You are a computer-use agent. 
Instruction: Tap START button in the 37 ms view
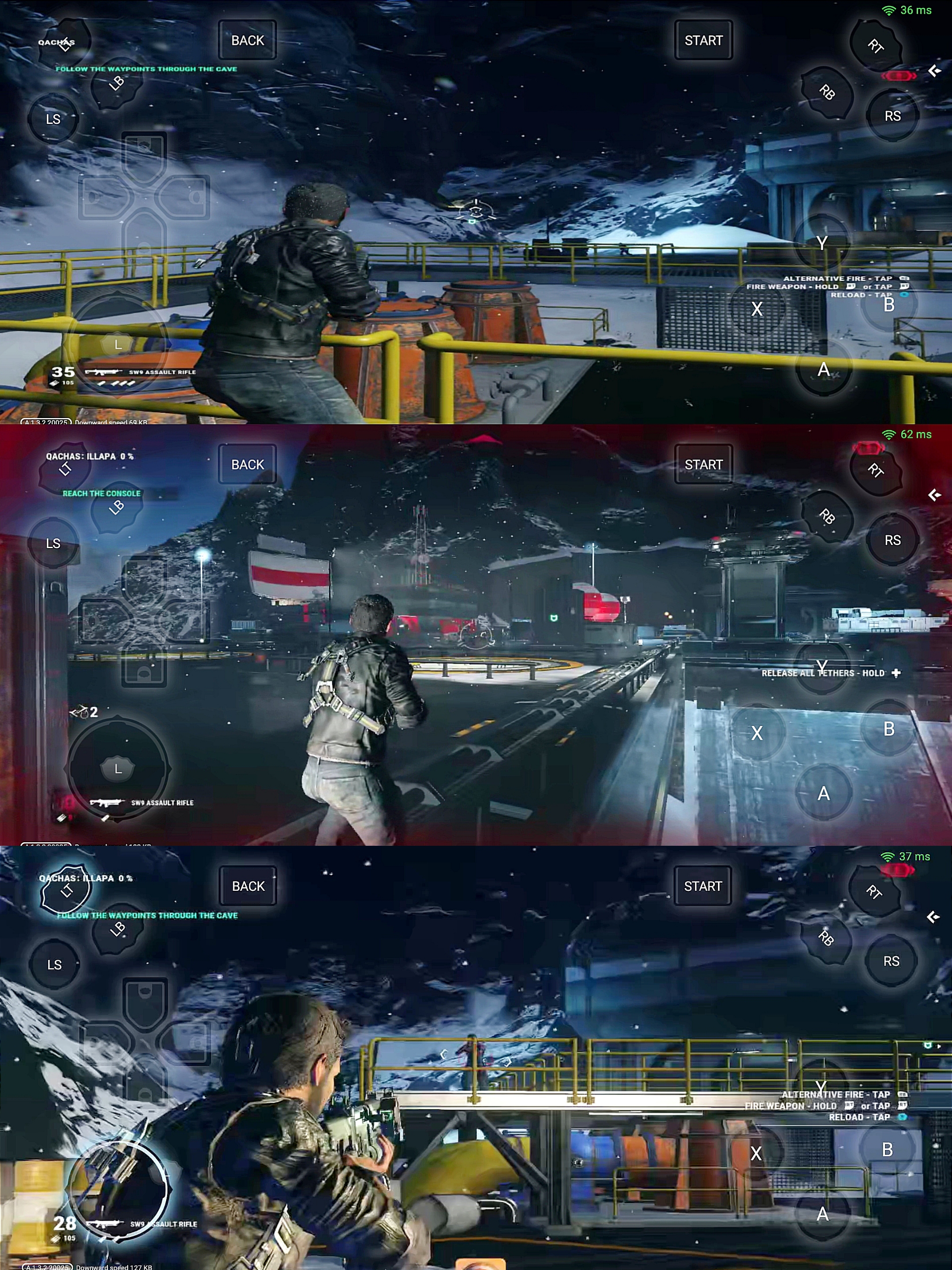[703, 886]
